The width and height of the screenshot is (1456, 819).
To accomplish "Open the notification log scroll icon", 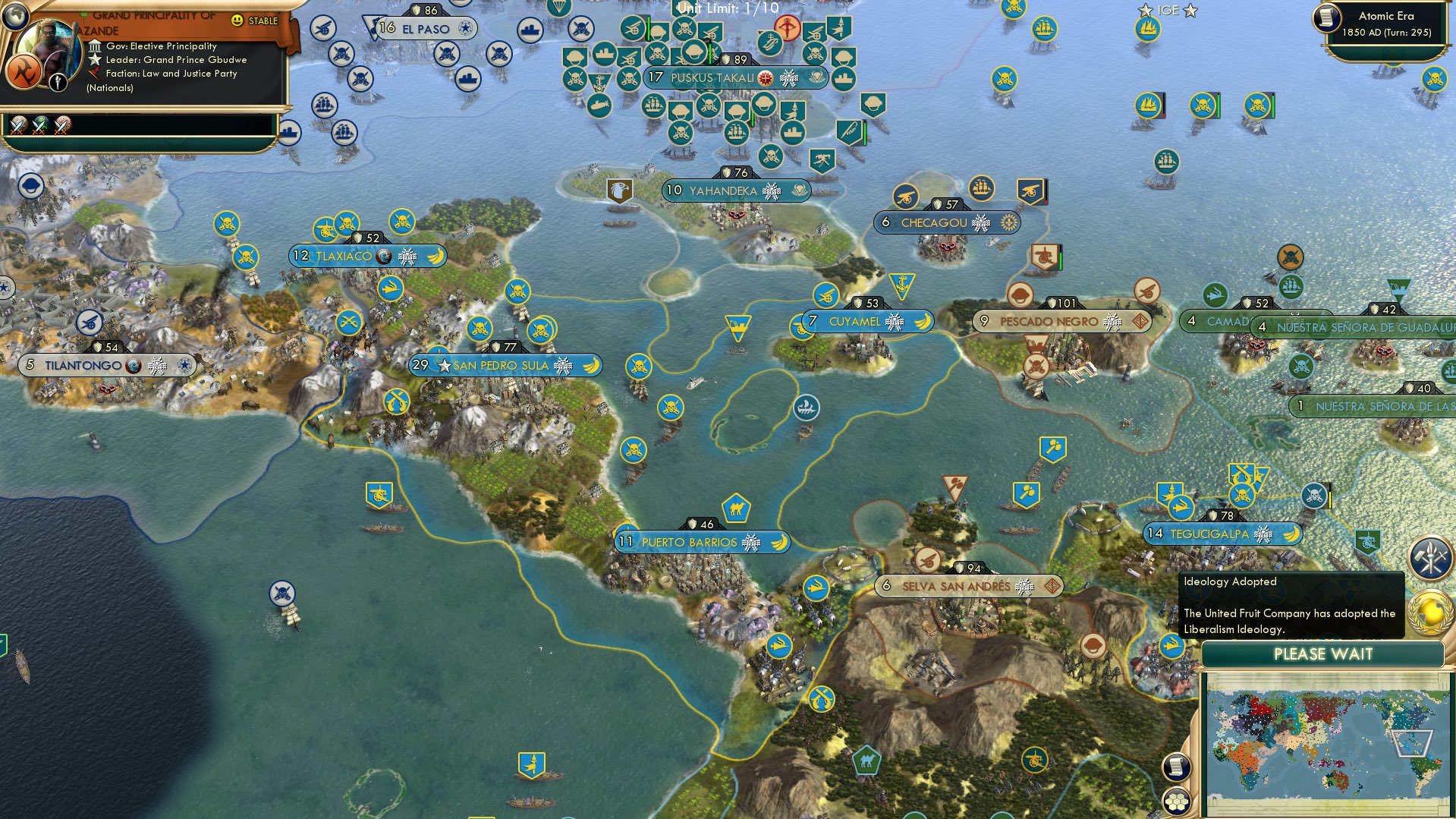I will click(1177, 768).
